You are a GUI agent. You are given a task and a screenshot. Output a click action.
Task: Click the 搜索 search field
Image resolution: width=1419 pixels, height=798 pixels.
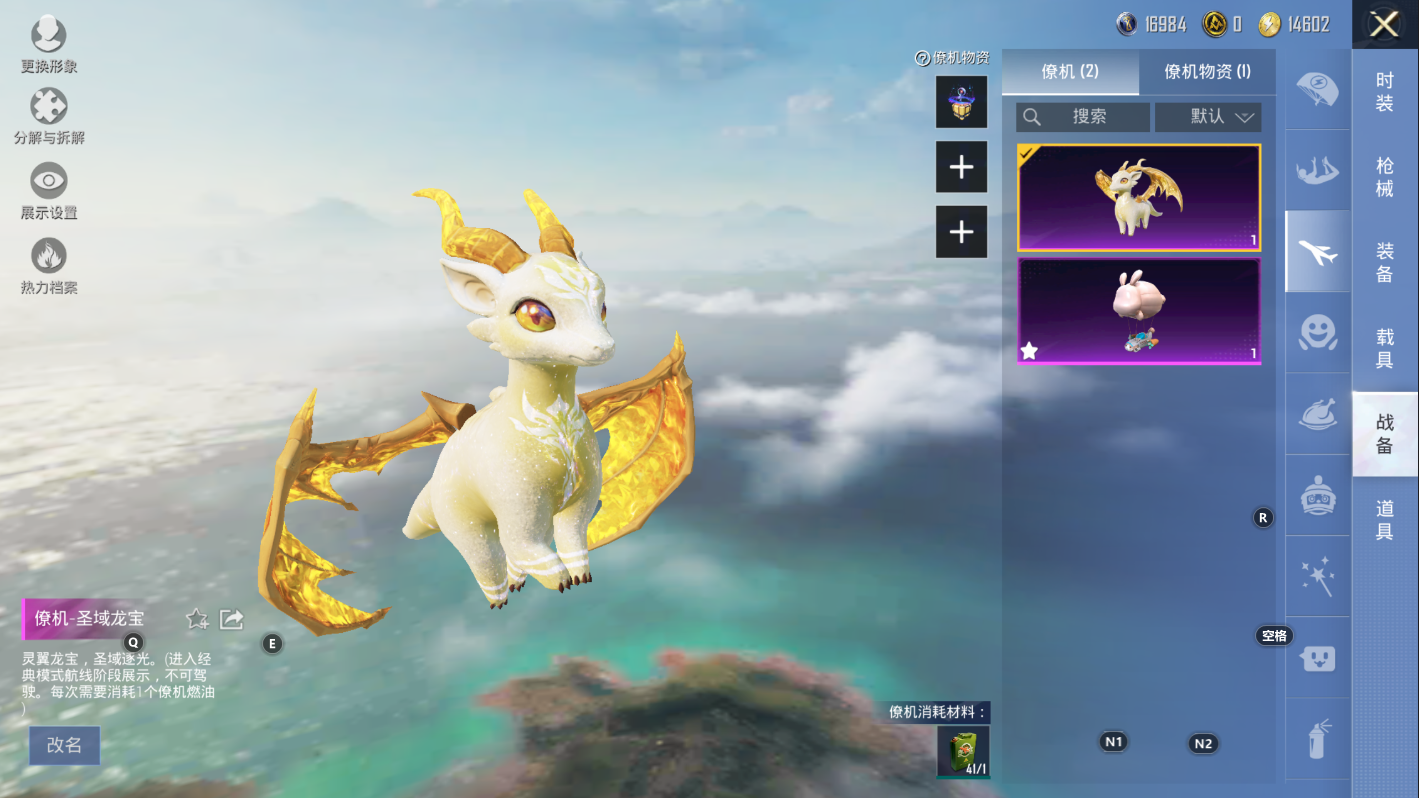pos(1083,117)
